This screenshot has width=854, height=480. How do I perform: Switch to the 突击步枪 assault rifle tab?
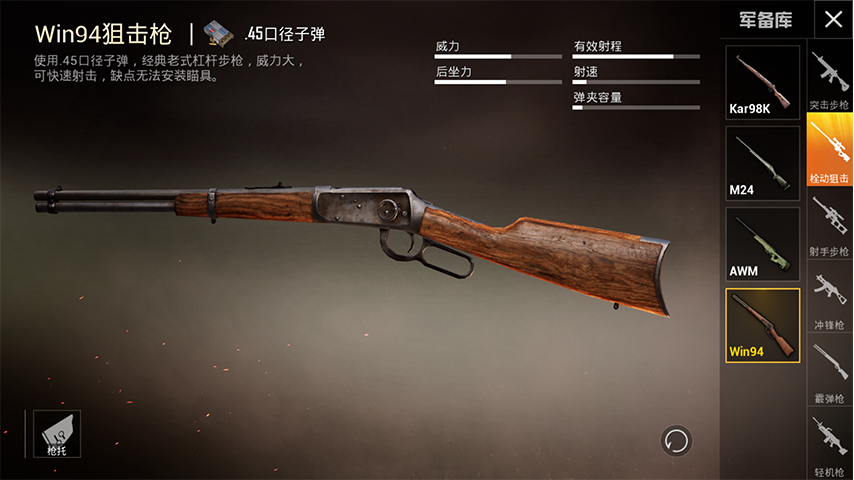click(829, 81)
